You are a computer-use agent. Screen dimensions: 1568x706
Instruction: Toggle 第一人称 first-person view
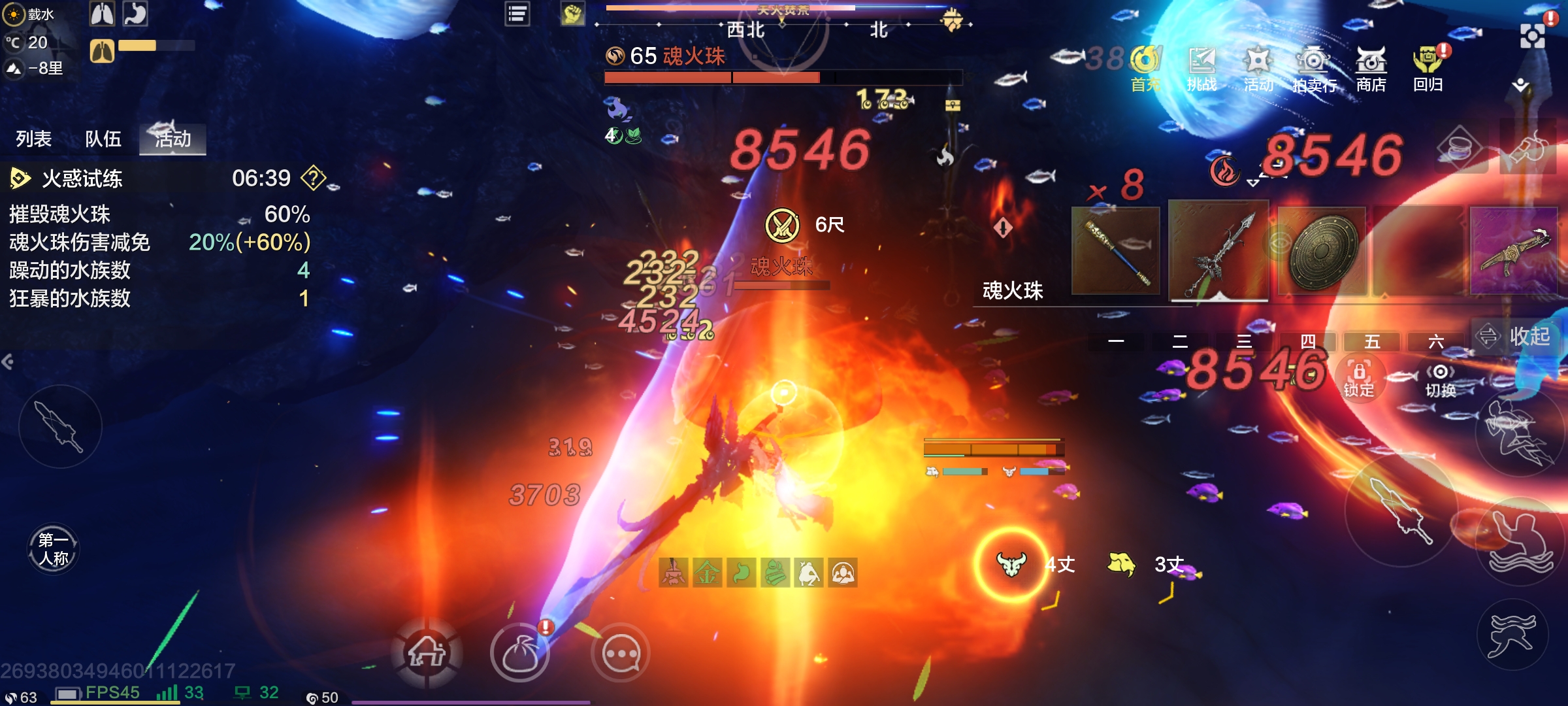[54, 549]
